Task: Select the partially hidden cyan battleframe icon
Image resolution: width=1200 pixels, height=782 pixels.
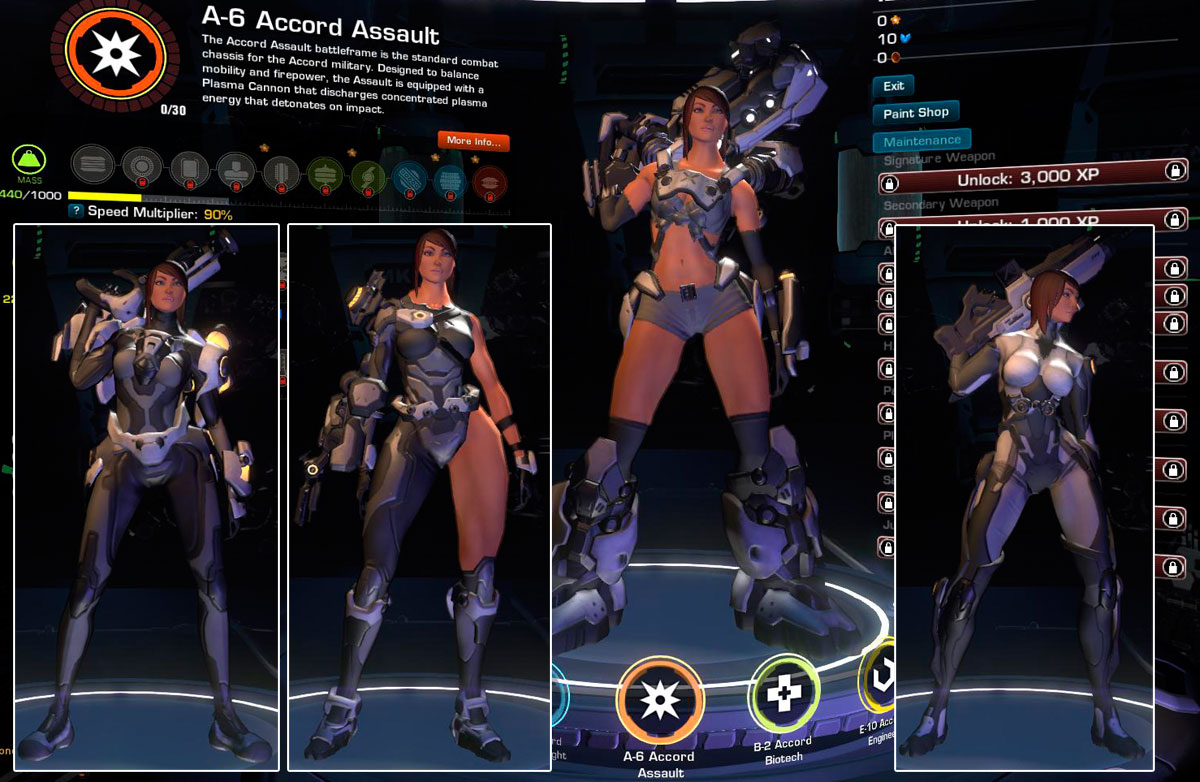Action: [560, 695]
